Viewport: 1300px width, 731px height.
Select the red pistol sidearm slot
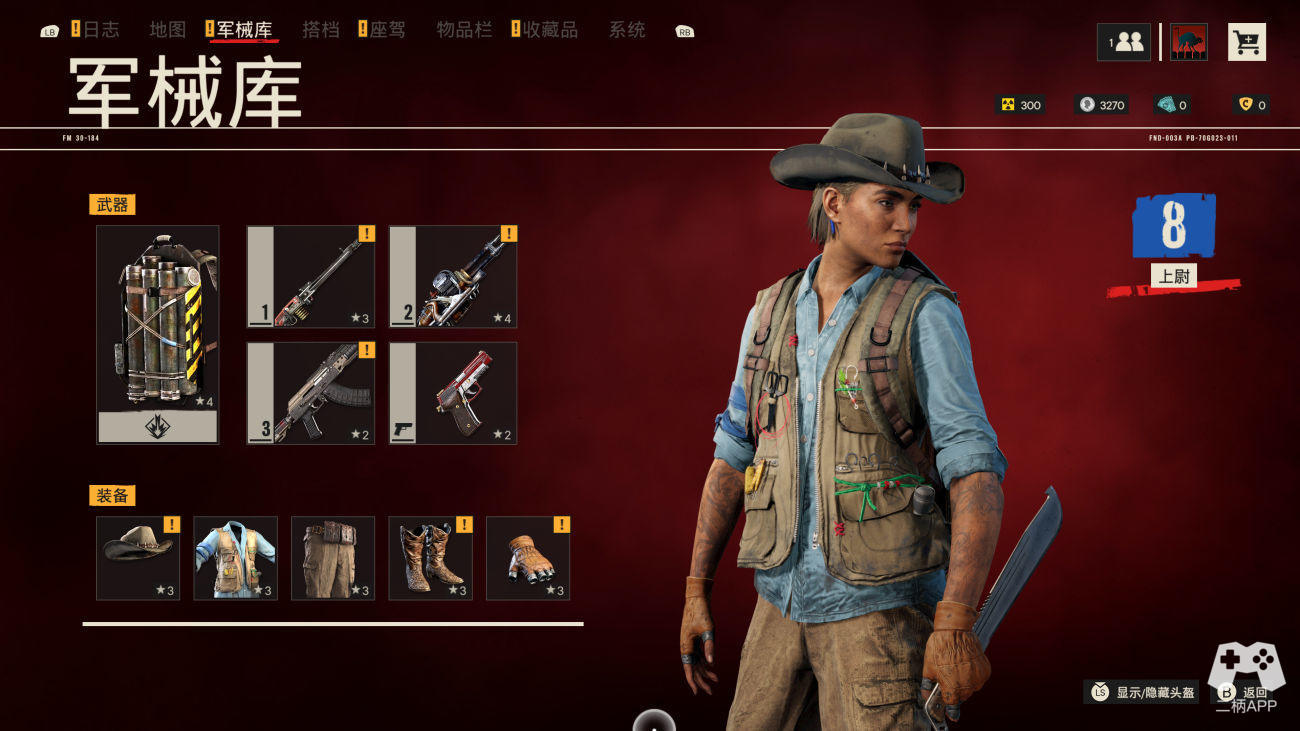tap(453, 393)
